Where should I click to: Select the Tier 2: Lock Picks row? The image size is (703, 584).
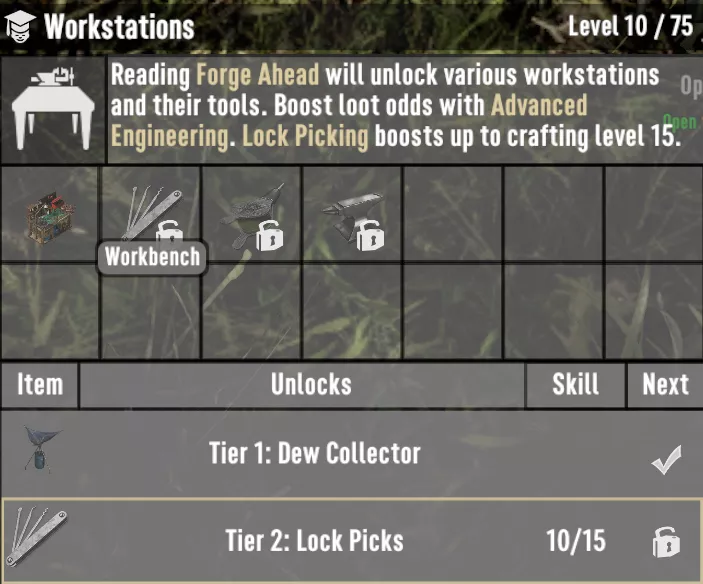click(351, 541)
